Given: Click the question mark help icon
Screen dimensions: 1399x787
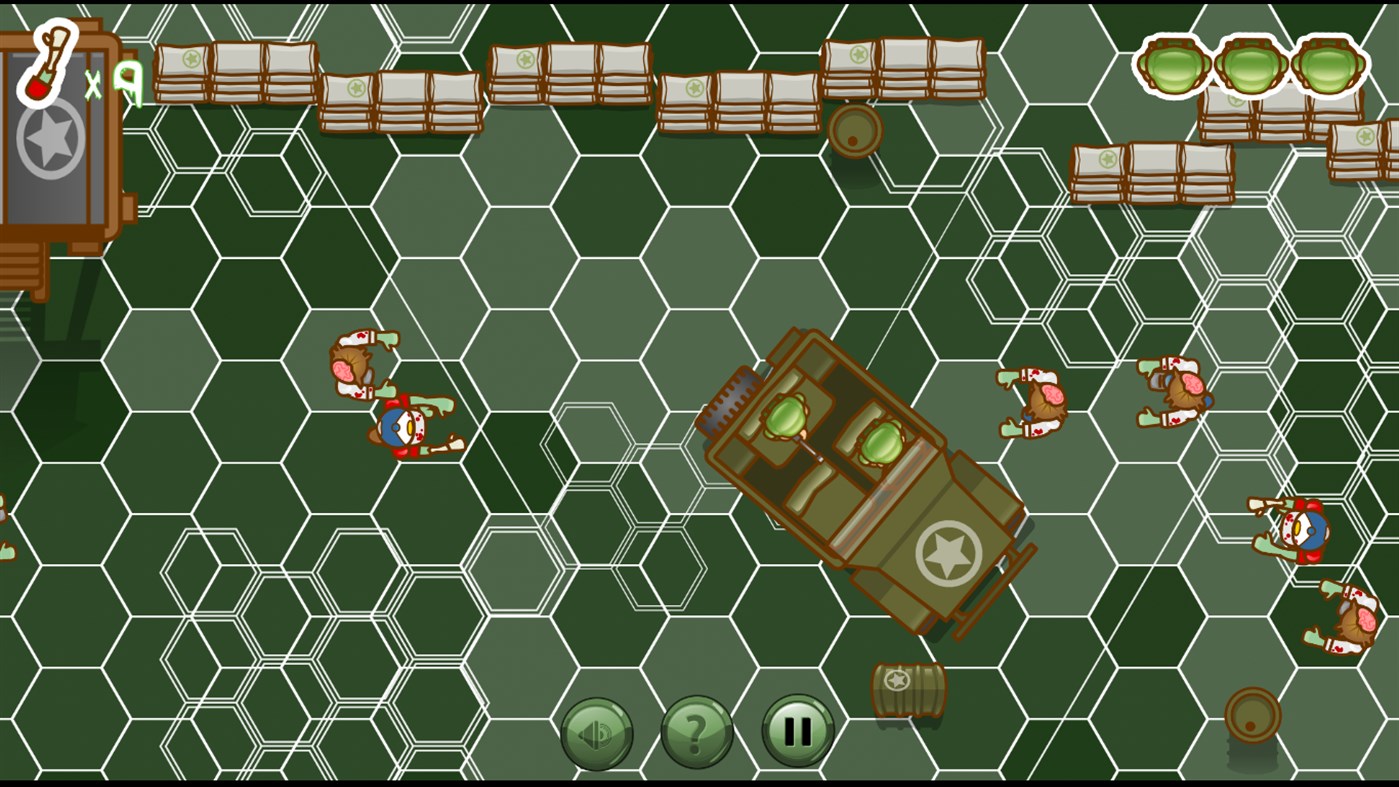Looking at the screenshot, I should [x=696, y=732].
